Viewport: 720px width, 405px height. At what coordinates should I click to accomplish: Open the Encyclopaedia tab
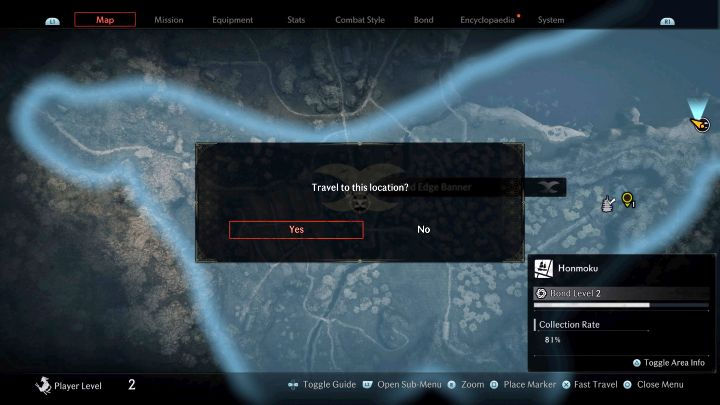(x=487, y=20)
